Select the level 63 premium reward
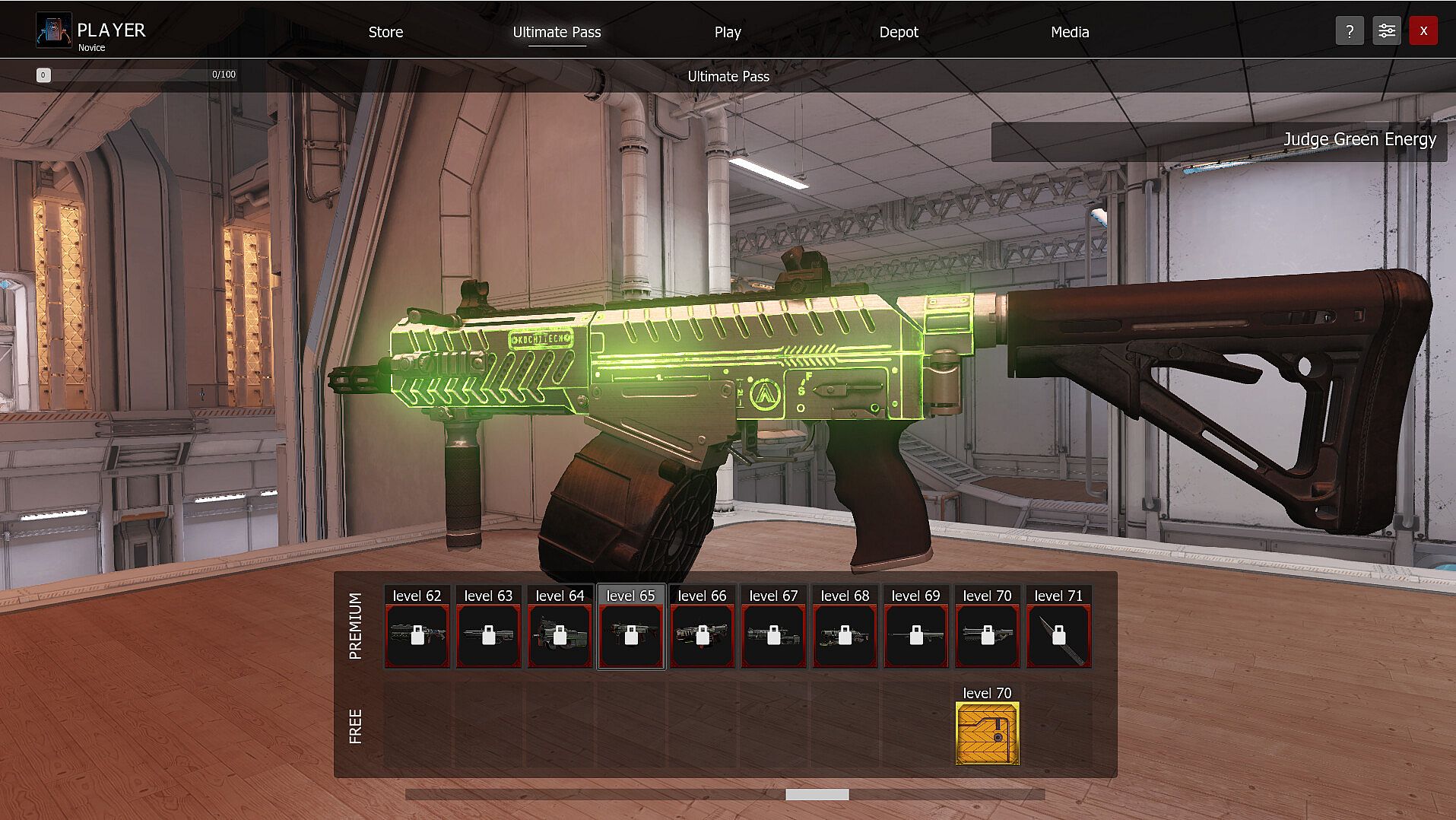Image resolution: width=1456 pixels, height=820 pixels. [488, 635]
